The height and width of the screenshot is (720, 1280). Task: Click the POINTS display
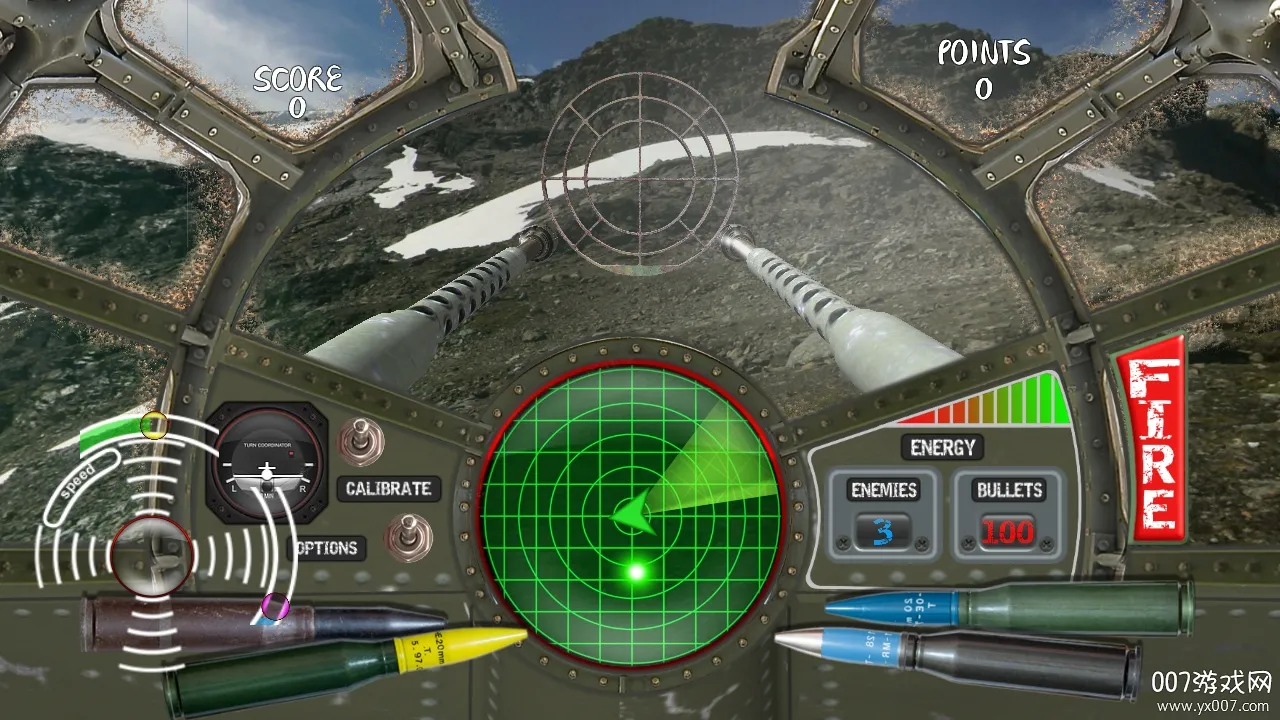(x=983, y=65)
